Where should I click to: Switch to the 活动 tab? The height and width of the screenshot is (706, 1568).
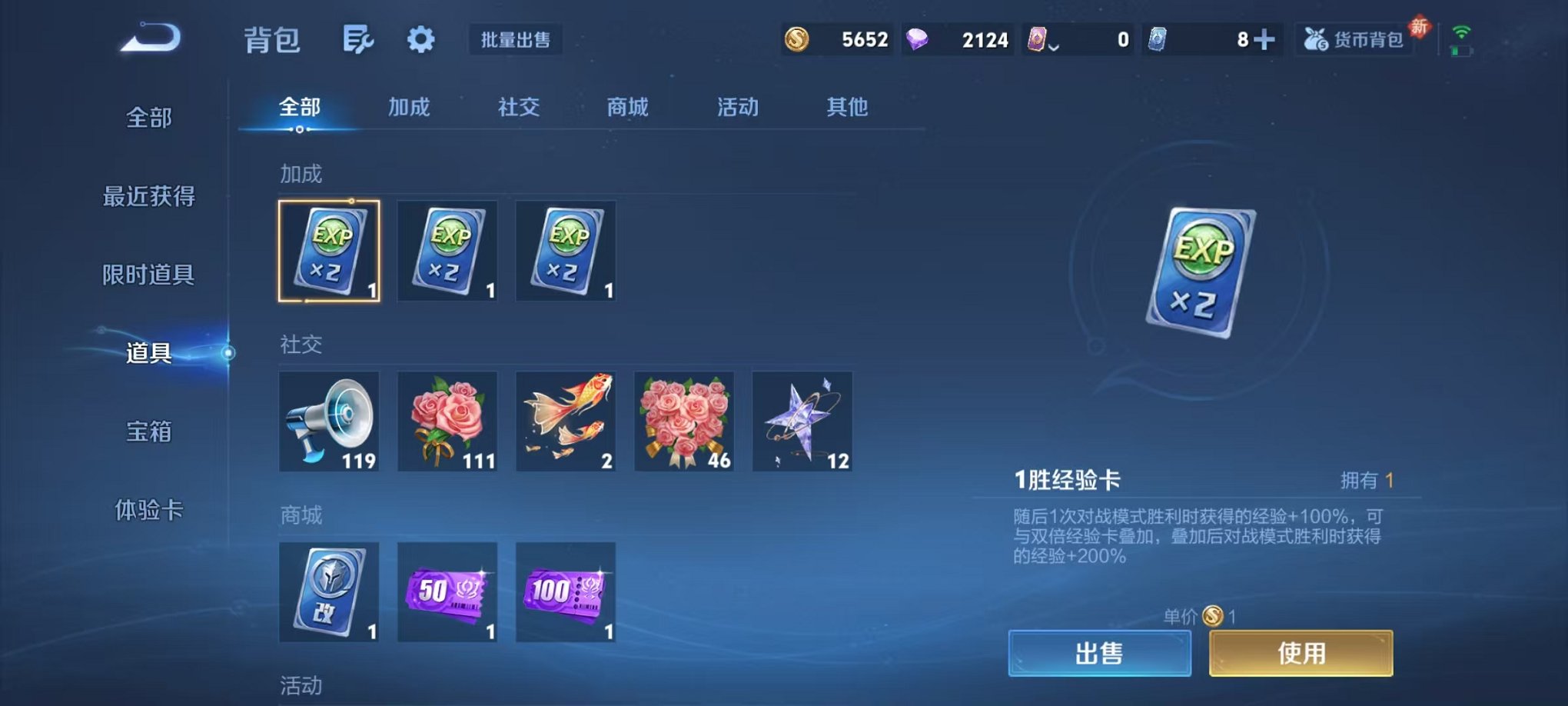[x=736, y=108]
